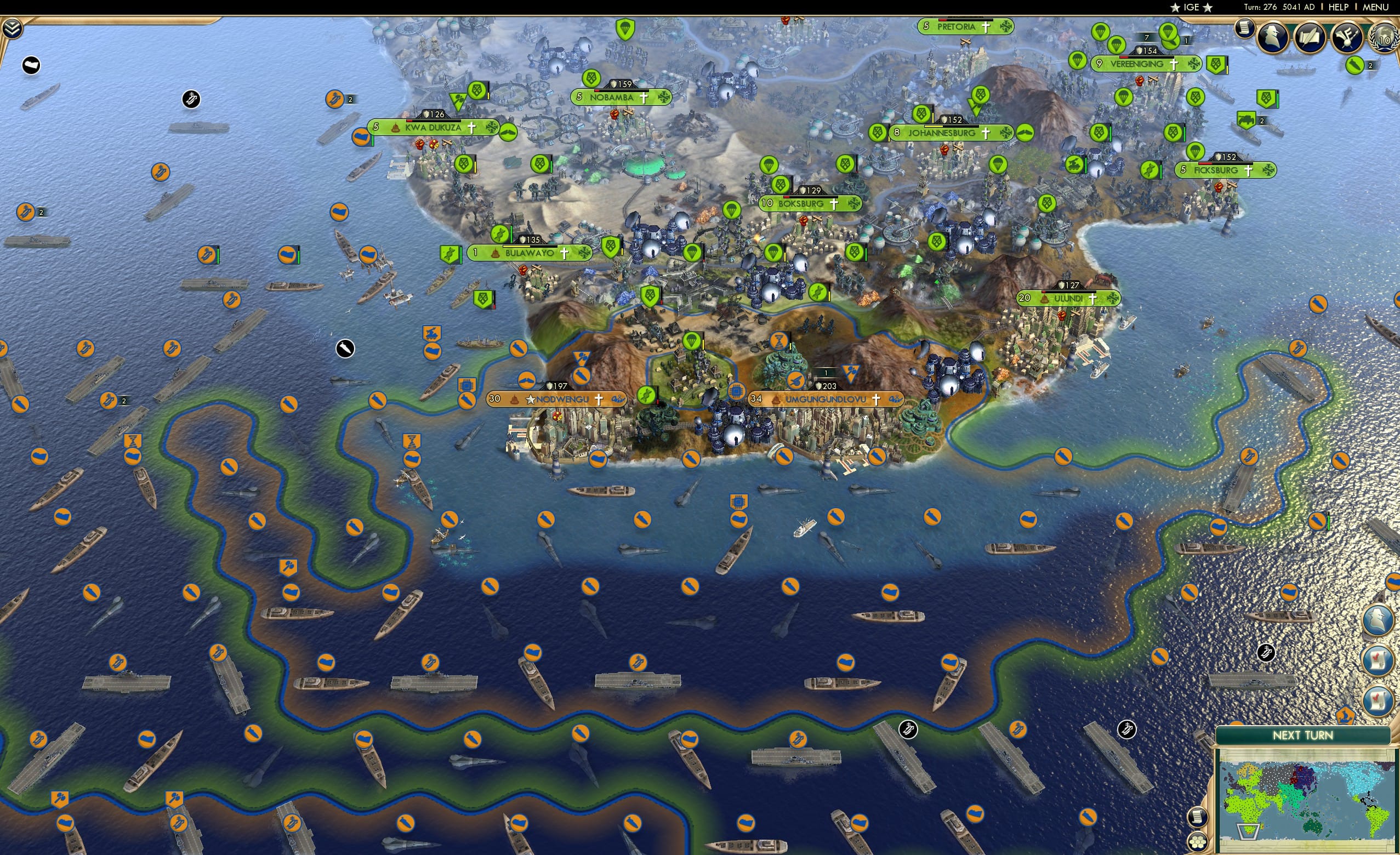Click the white circular icon at top left
The height and width of the screenshot is (855, 1400).
click(x=31, y=65)
